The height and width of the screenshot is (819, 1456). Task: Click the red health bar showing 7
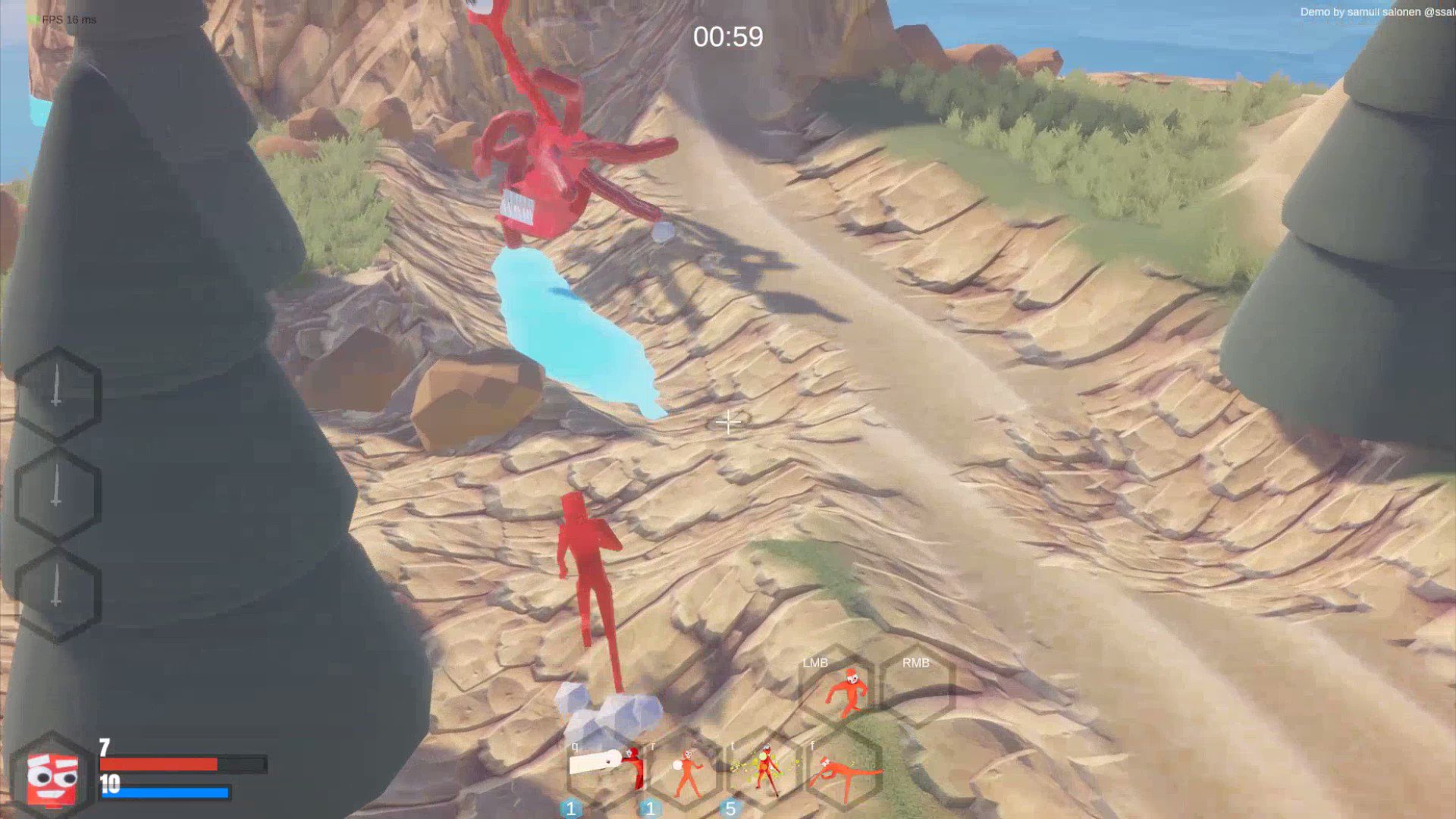pos(159,764)
